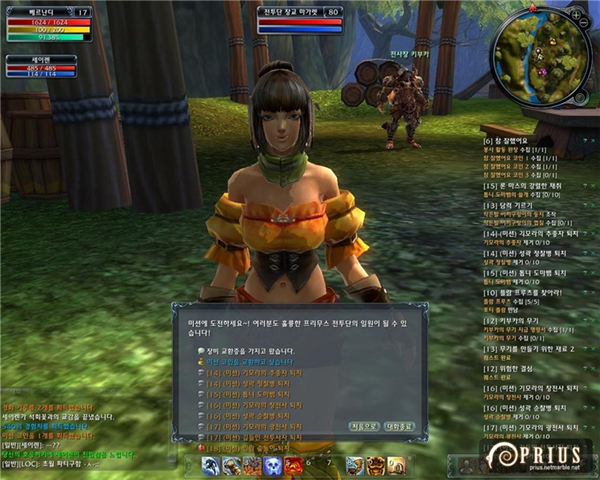Click the player portrait name plate
Image resolution: width=600 pixels, height=480 pixels.
point(32,13)
